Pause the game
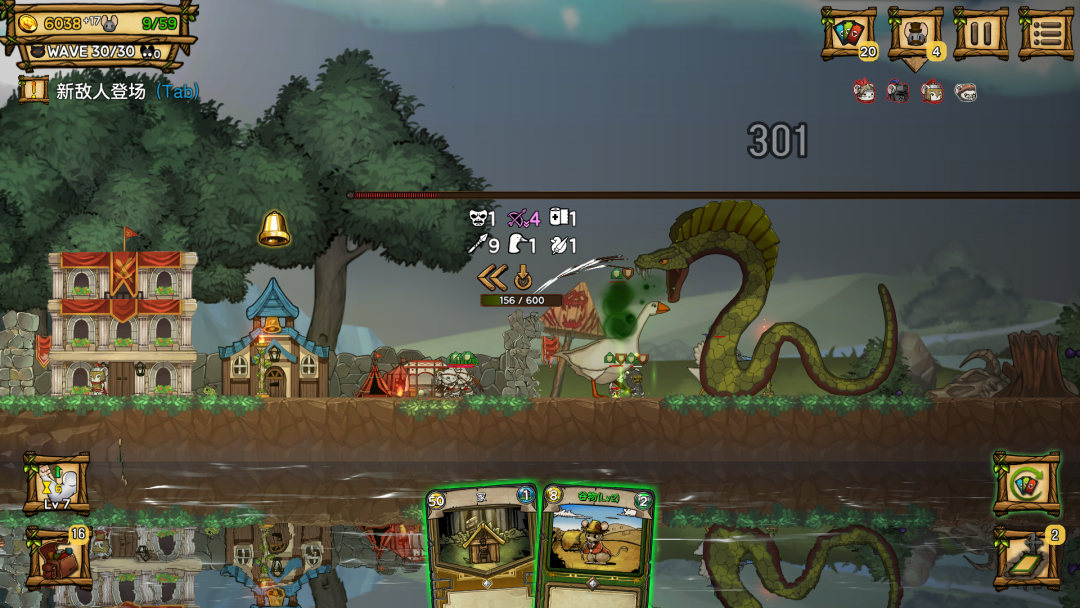 point(980,34)
